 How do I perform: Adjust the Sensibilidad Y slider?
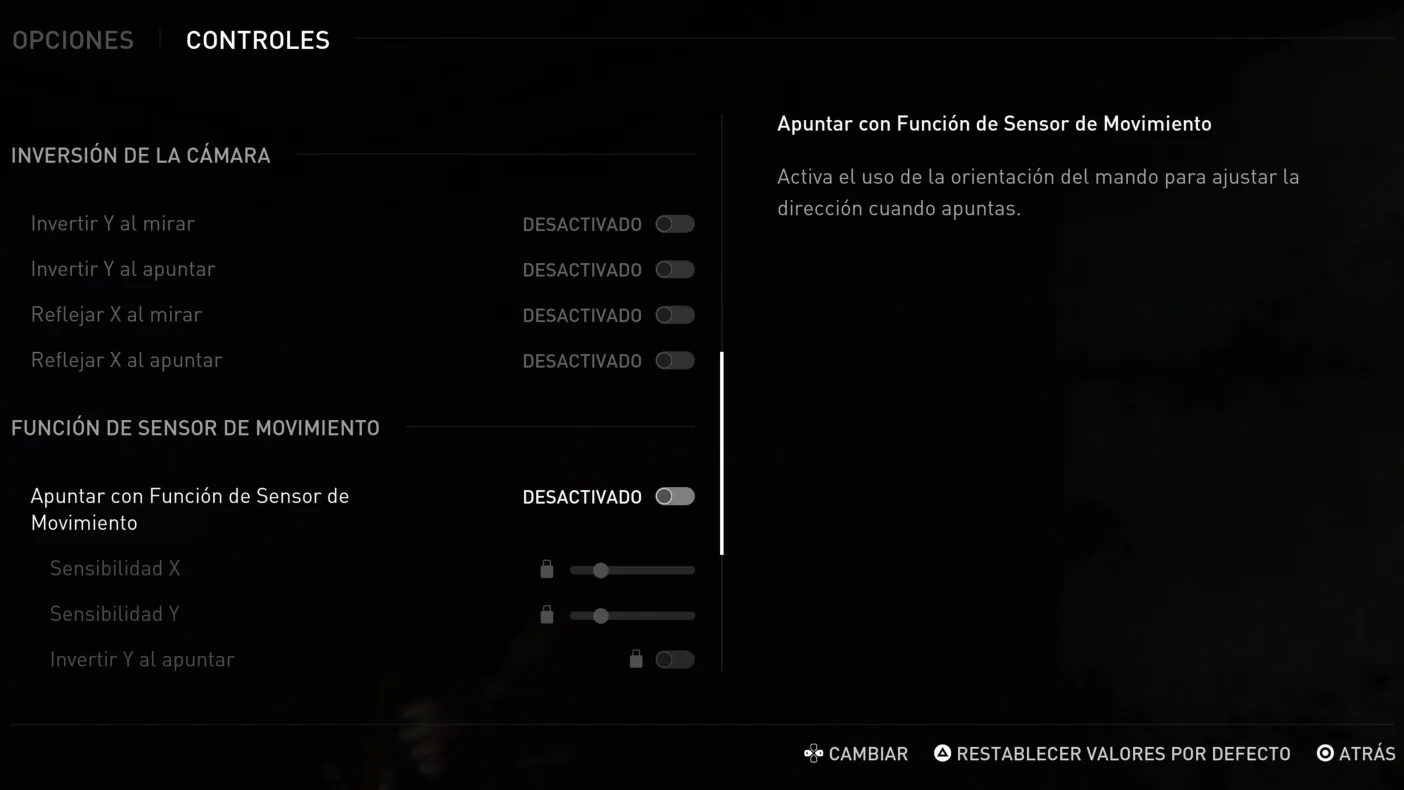click(x=631, y=616)
